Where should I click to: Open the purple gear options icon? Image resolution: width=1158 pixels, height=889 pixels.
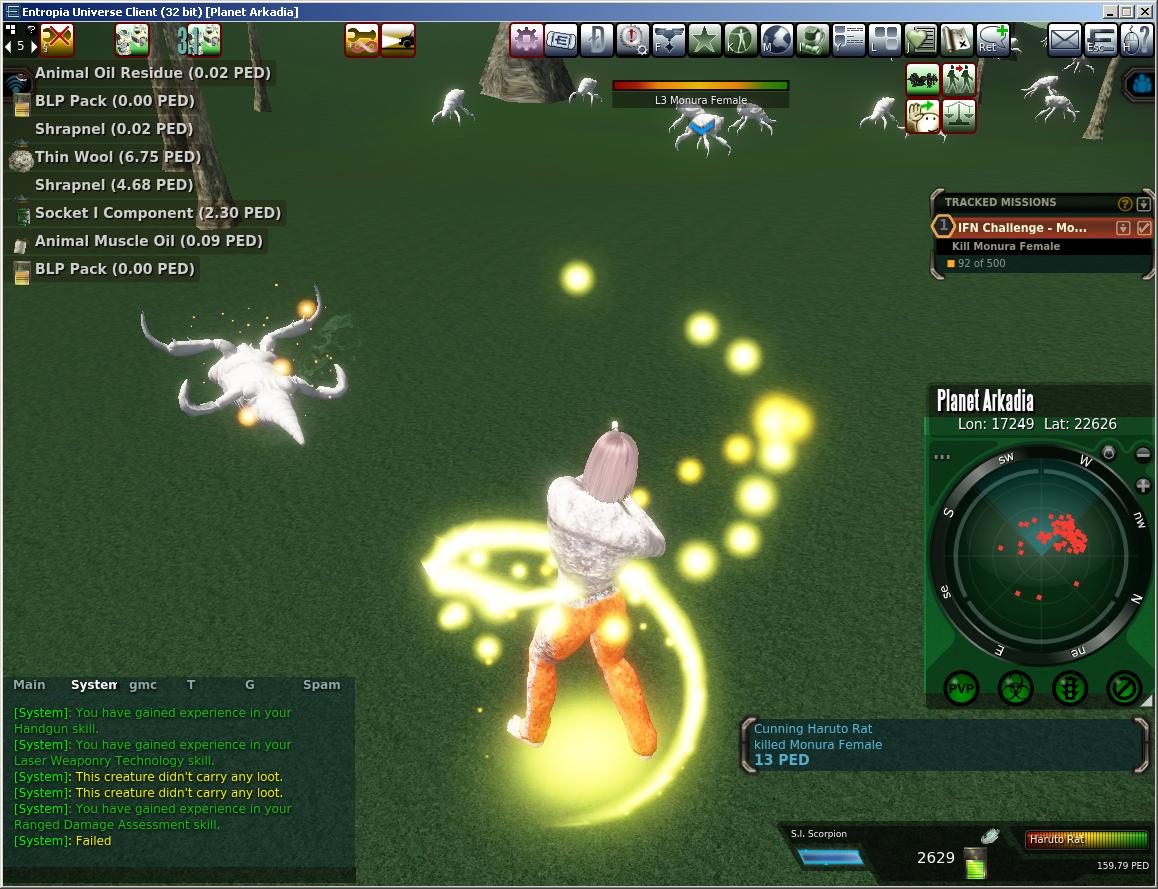[527, 41]
